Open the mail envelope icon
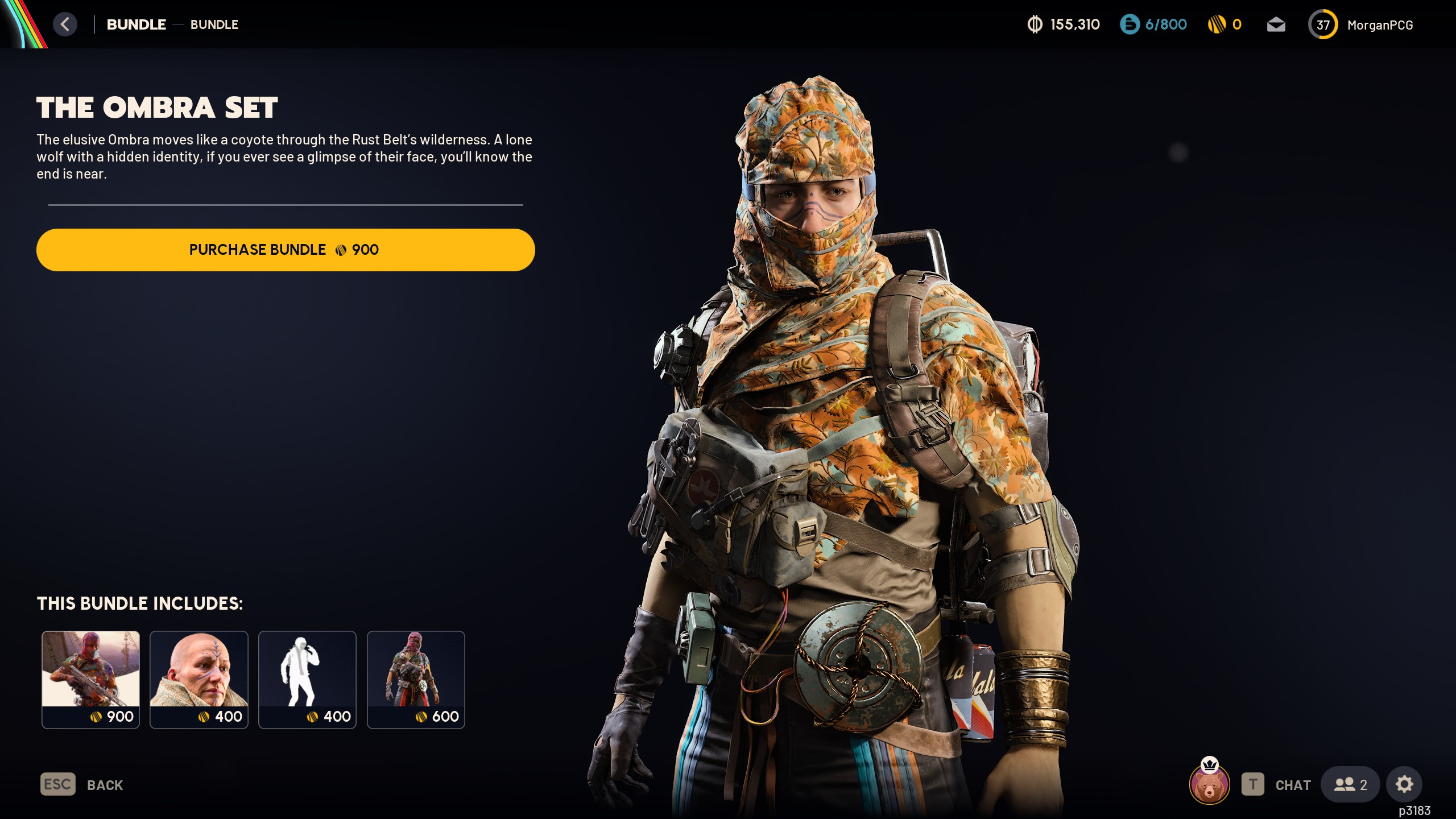This screenshot has height=819, width=1456. pos(1276,24)
